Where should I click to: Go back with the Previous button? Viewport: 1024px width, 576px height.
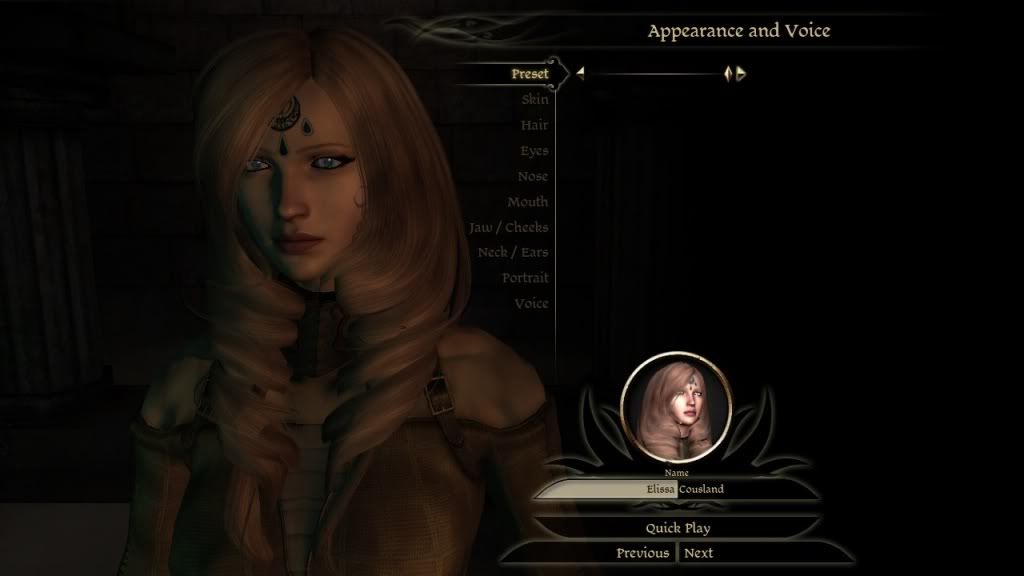click(x=642, y=553)
